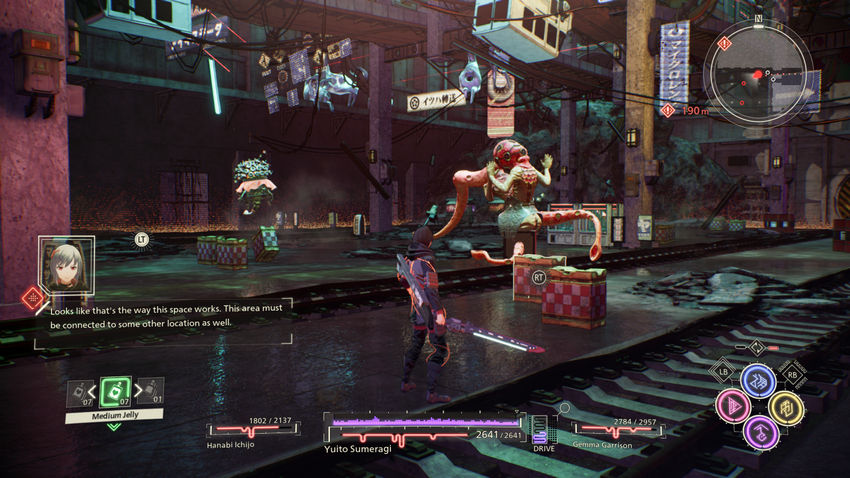
Task: Activate the purple SAS ability icon
Action: tap(759, 432)
